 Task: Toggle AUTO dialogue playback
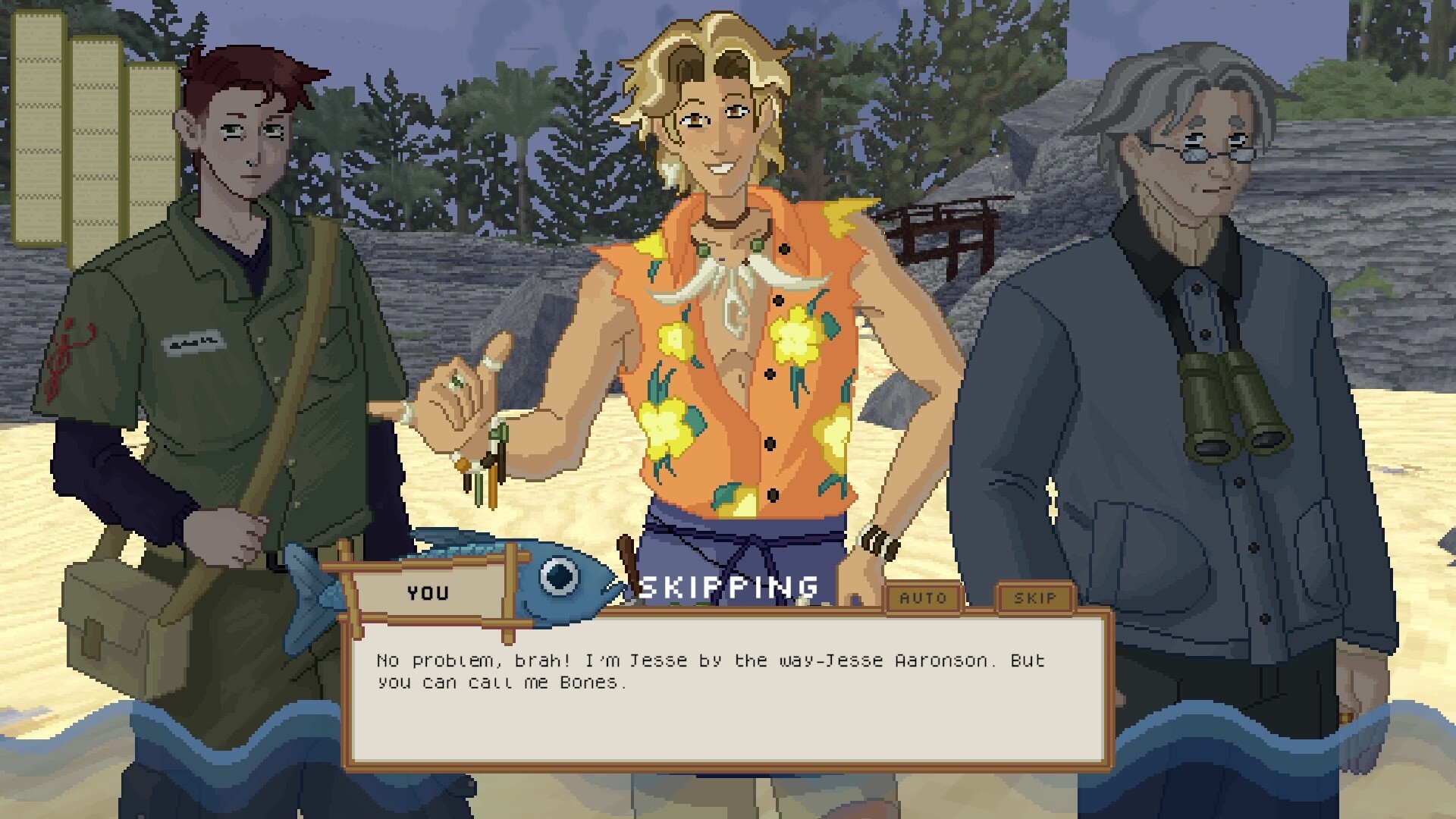(925, 598)
